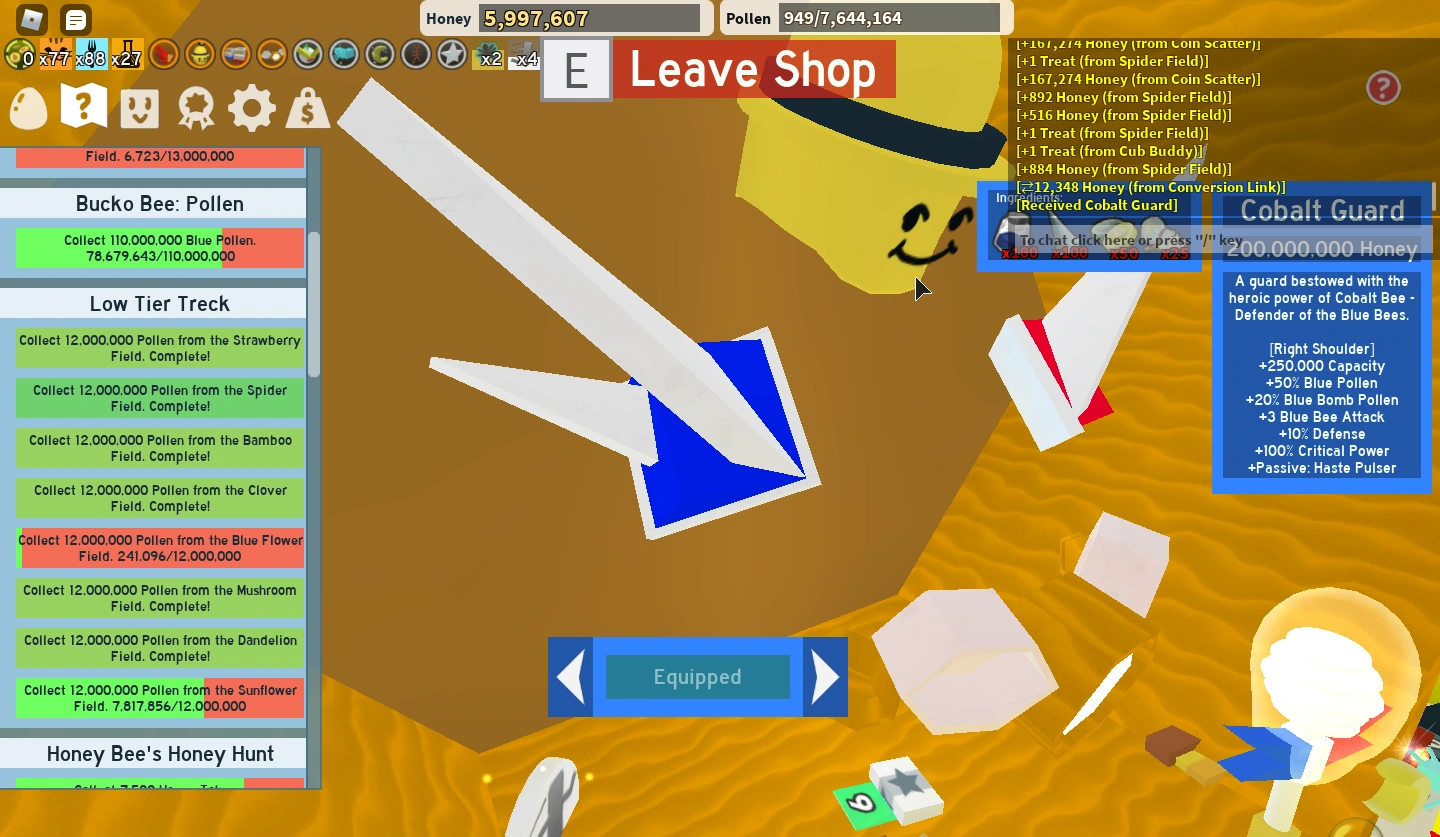Click the star buff icon in the buff bar

451,55
